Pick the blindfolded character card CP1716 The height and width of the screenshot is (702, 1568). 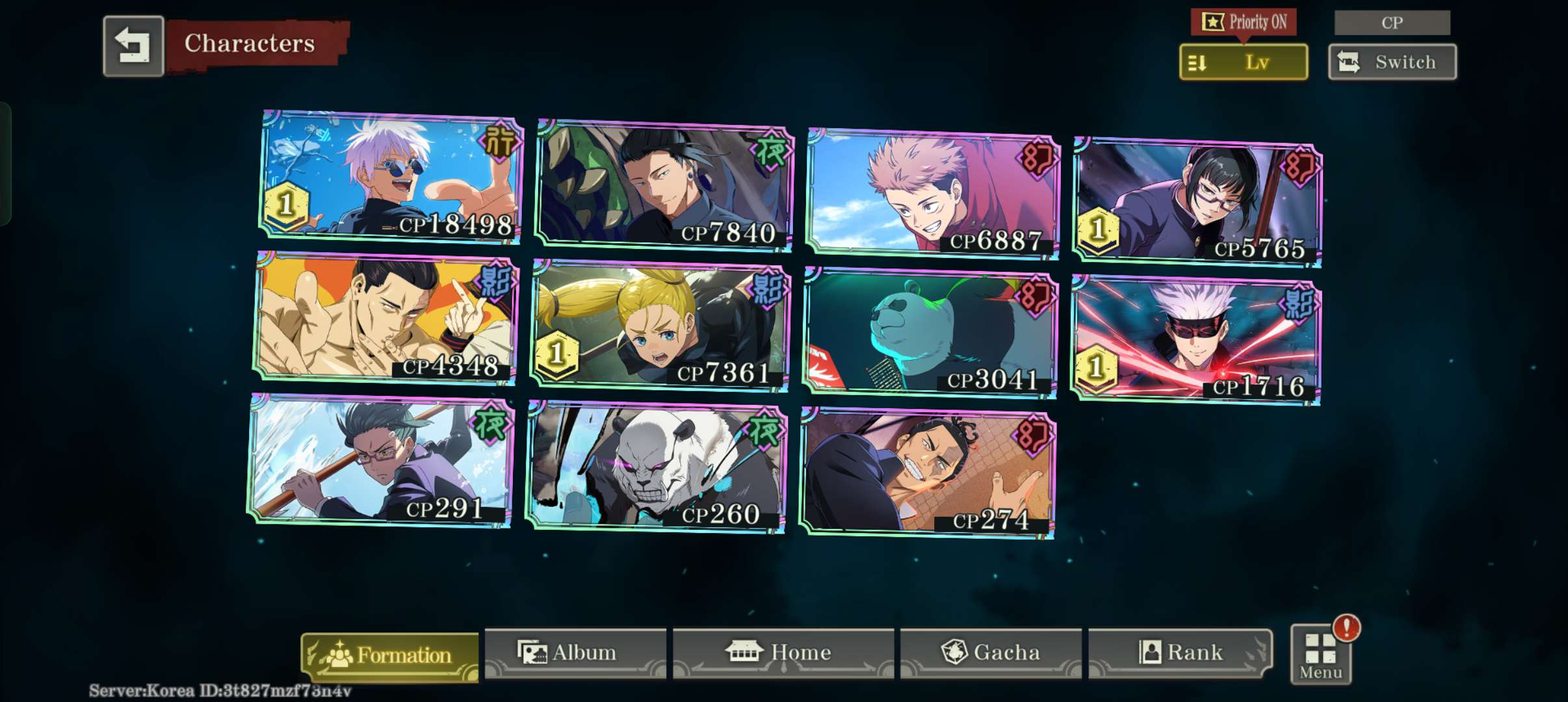click(x=1196, y=340)
